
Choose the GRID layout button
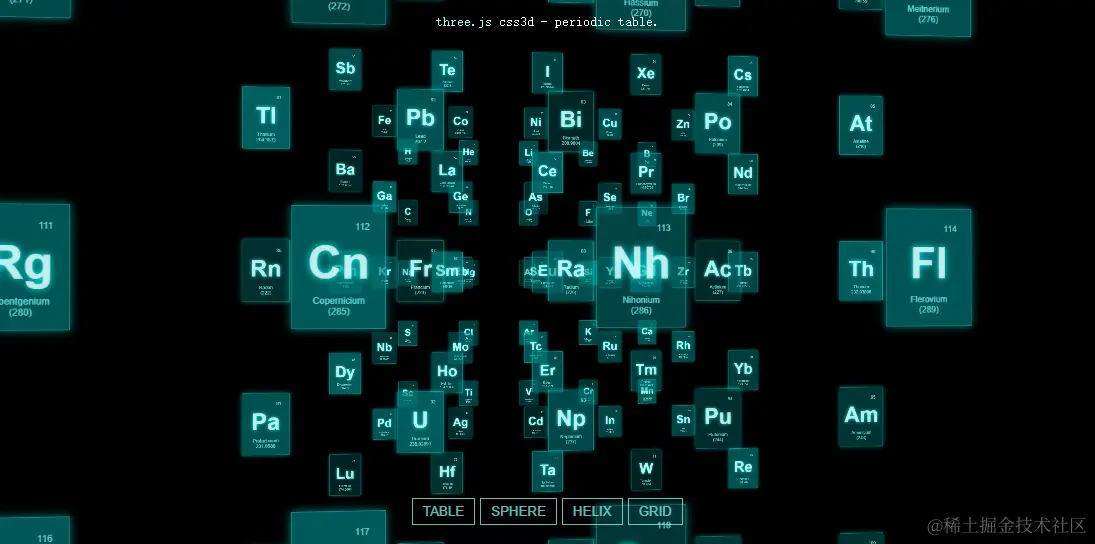click(655, 511)
